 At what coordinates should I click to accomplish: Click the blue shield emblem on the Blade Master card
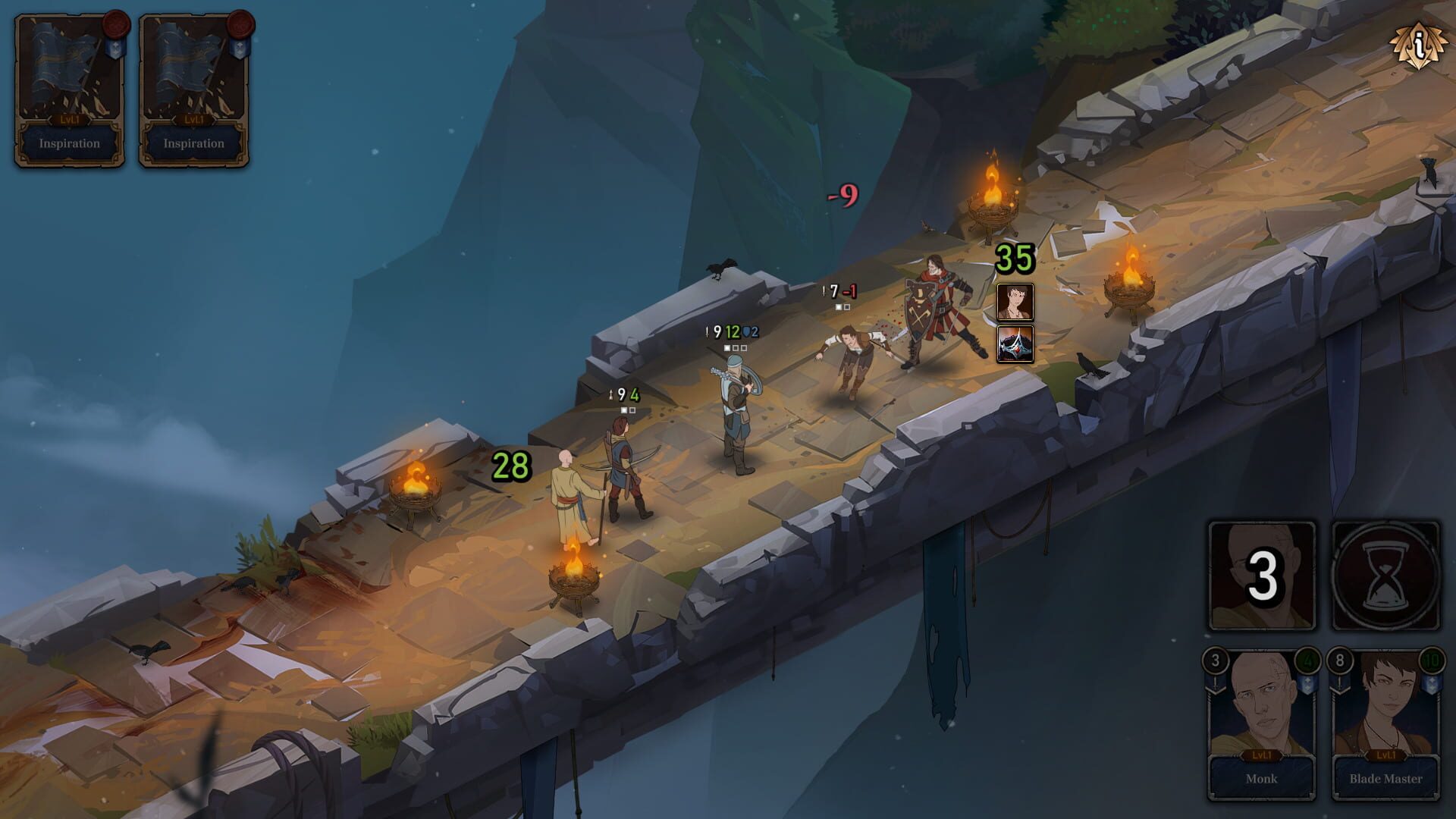click(1432, 684)
